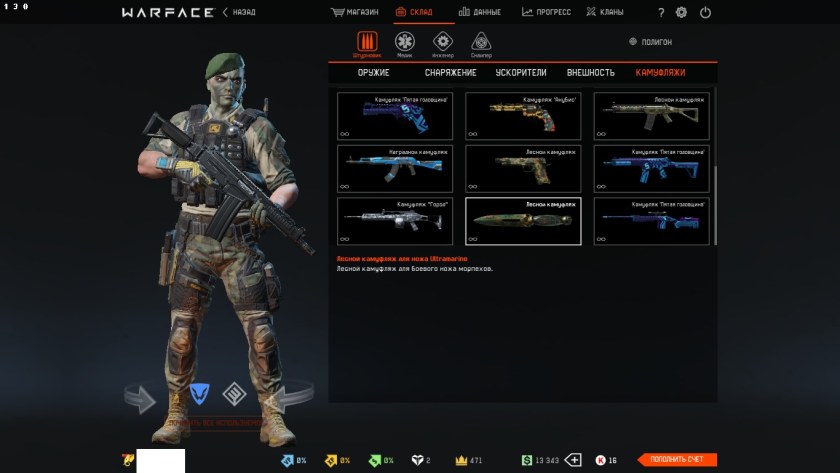Viewport: 840px width, 473px height.
Task: Open the Прогресс section
Action: [546, 12]
